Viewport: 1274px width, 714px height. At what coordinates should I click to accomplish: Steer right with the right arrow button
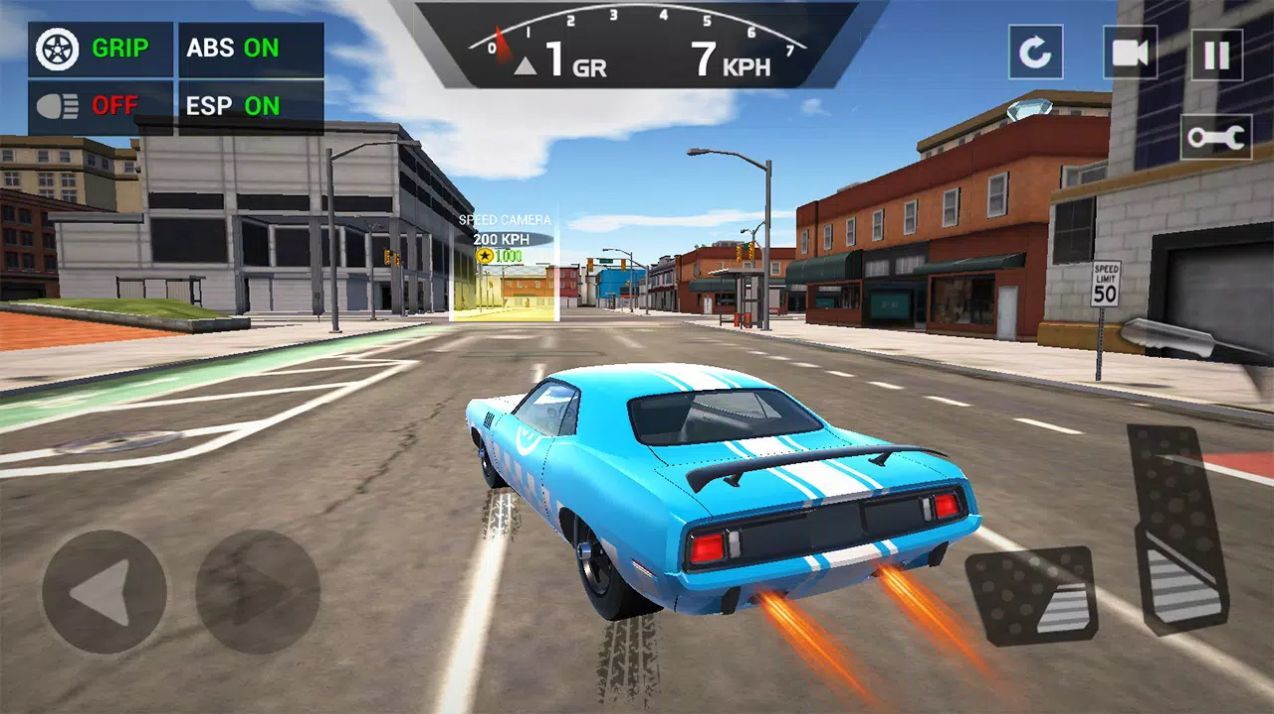[257, 592]
